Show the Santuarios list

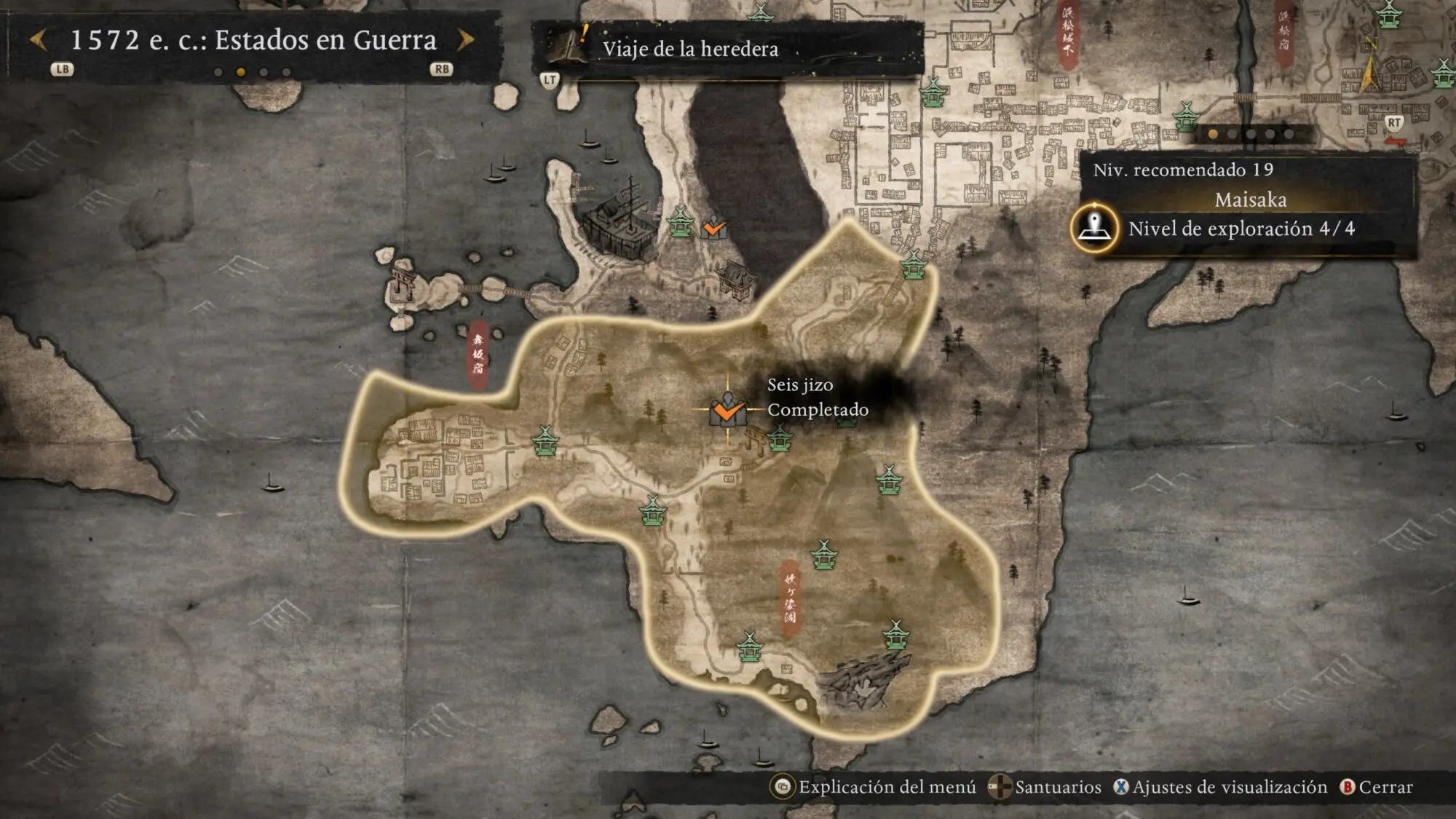[x=1045, y=787]
